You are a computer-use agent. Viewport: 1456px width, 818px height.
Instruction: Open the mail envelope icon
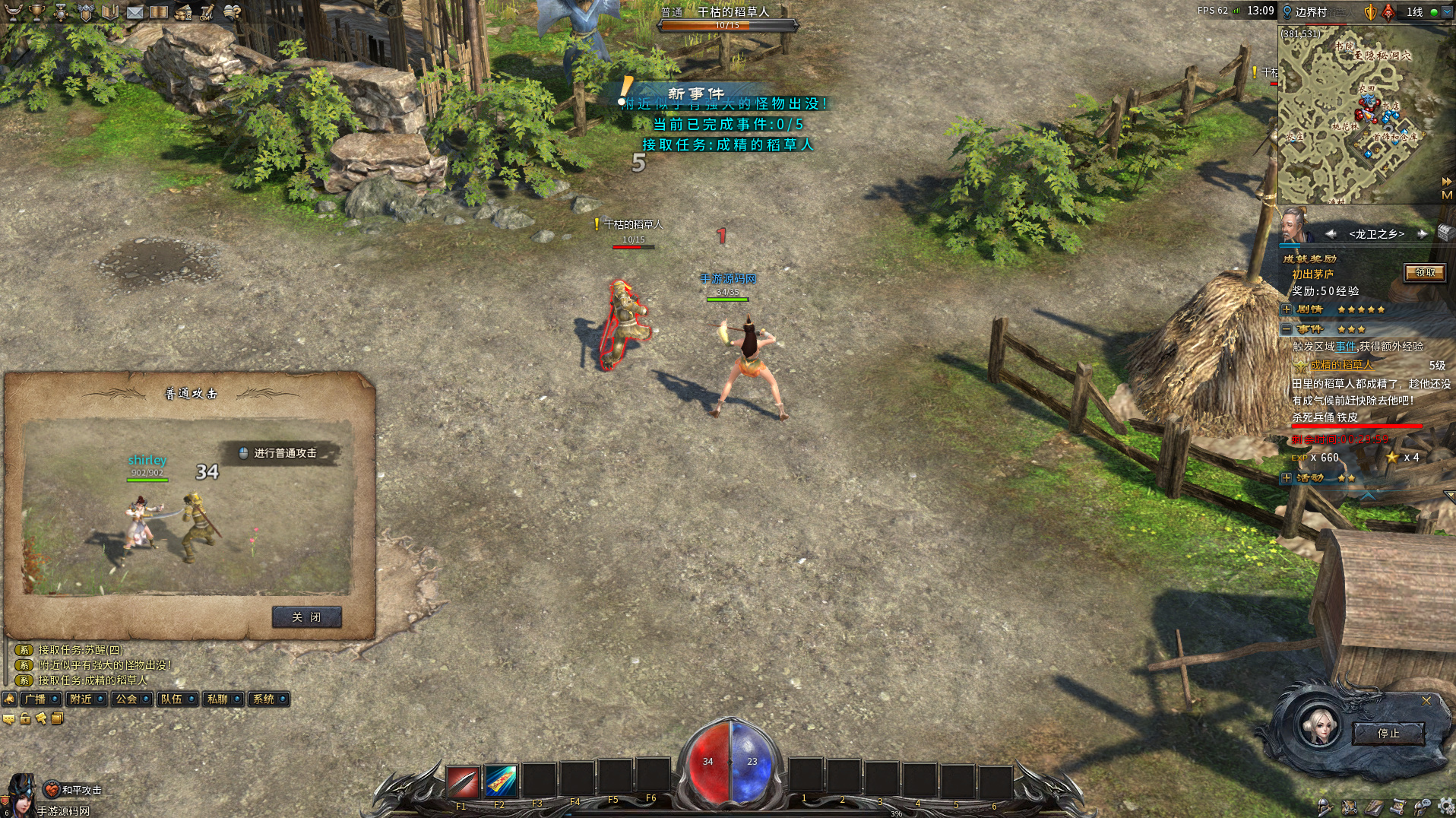135,11
